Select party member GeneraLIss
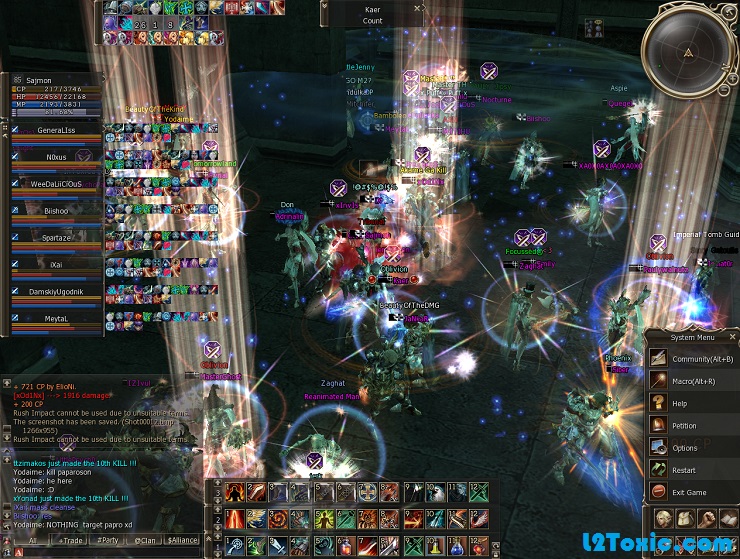Viewport: 740px width, 559px height. (x=56, y=130)
